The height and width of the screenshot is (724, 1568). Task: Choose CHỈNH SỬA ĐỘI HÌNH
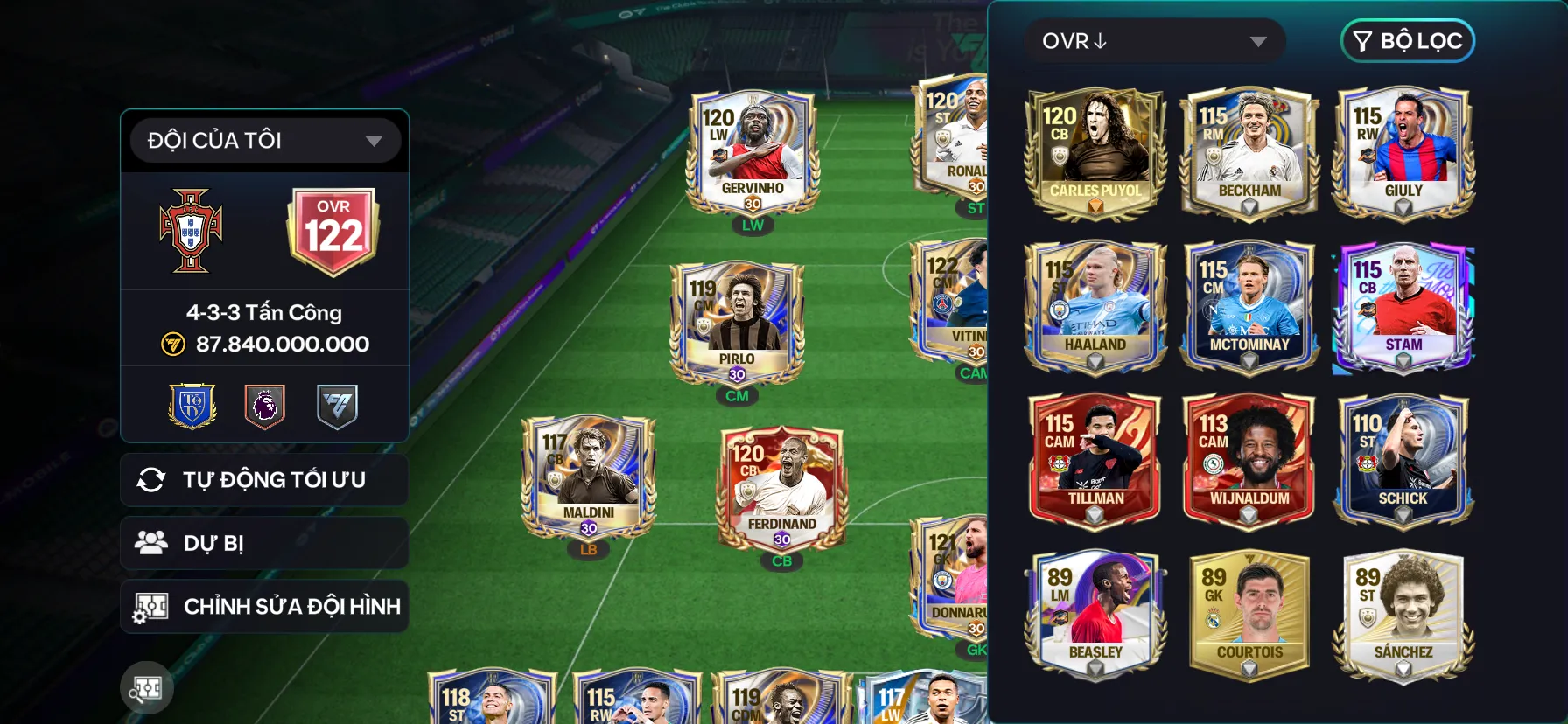(264, 606)
